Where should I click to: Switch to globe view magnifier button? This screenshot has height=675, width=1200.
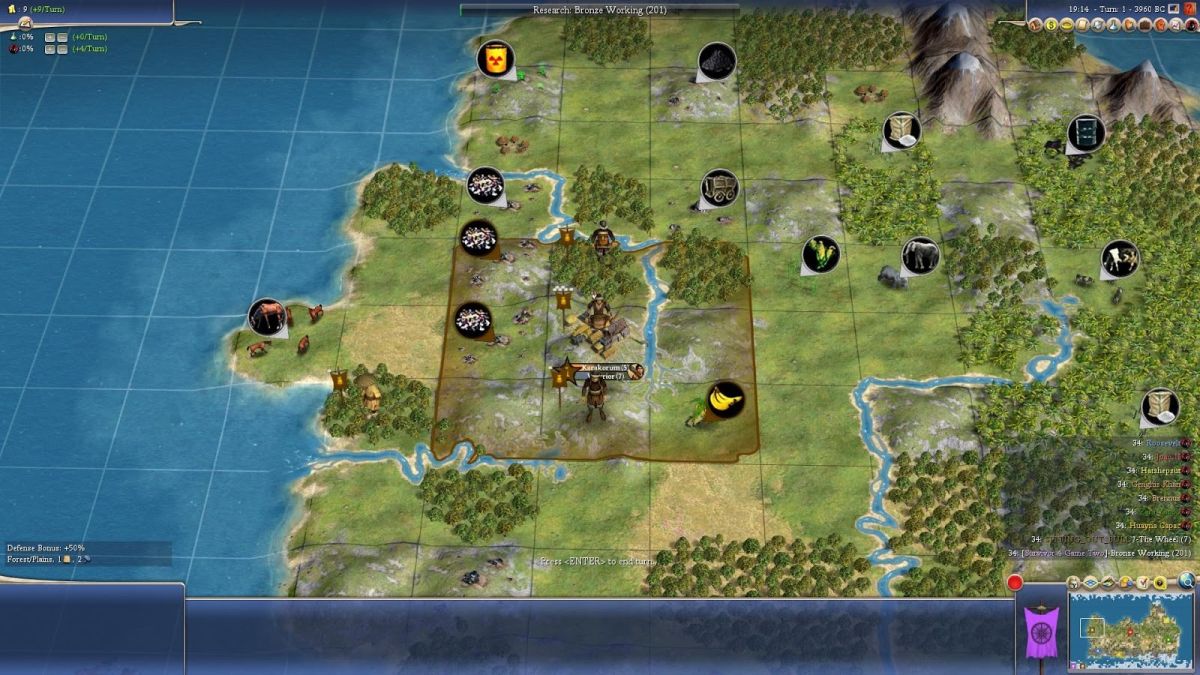[1187, 580]
